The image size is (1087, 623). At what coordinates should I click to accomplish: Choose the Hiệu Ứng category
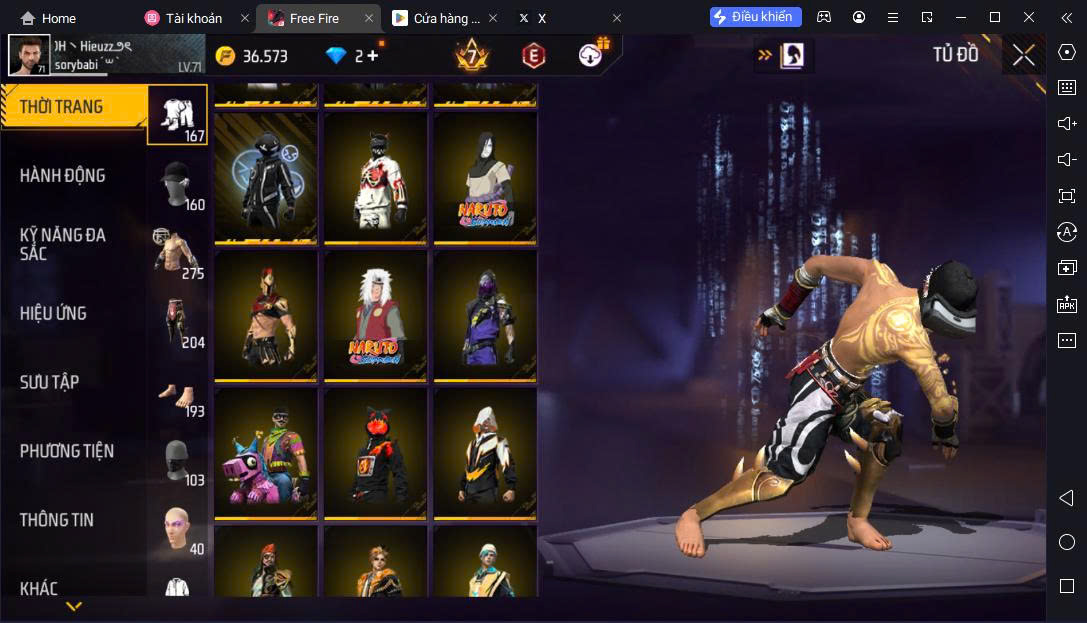point(75,313)
